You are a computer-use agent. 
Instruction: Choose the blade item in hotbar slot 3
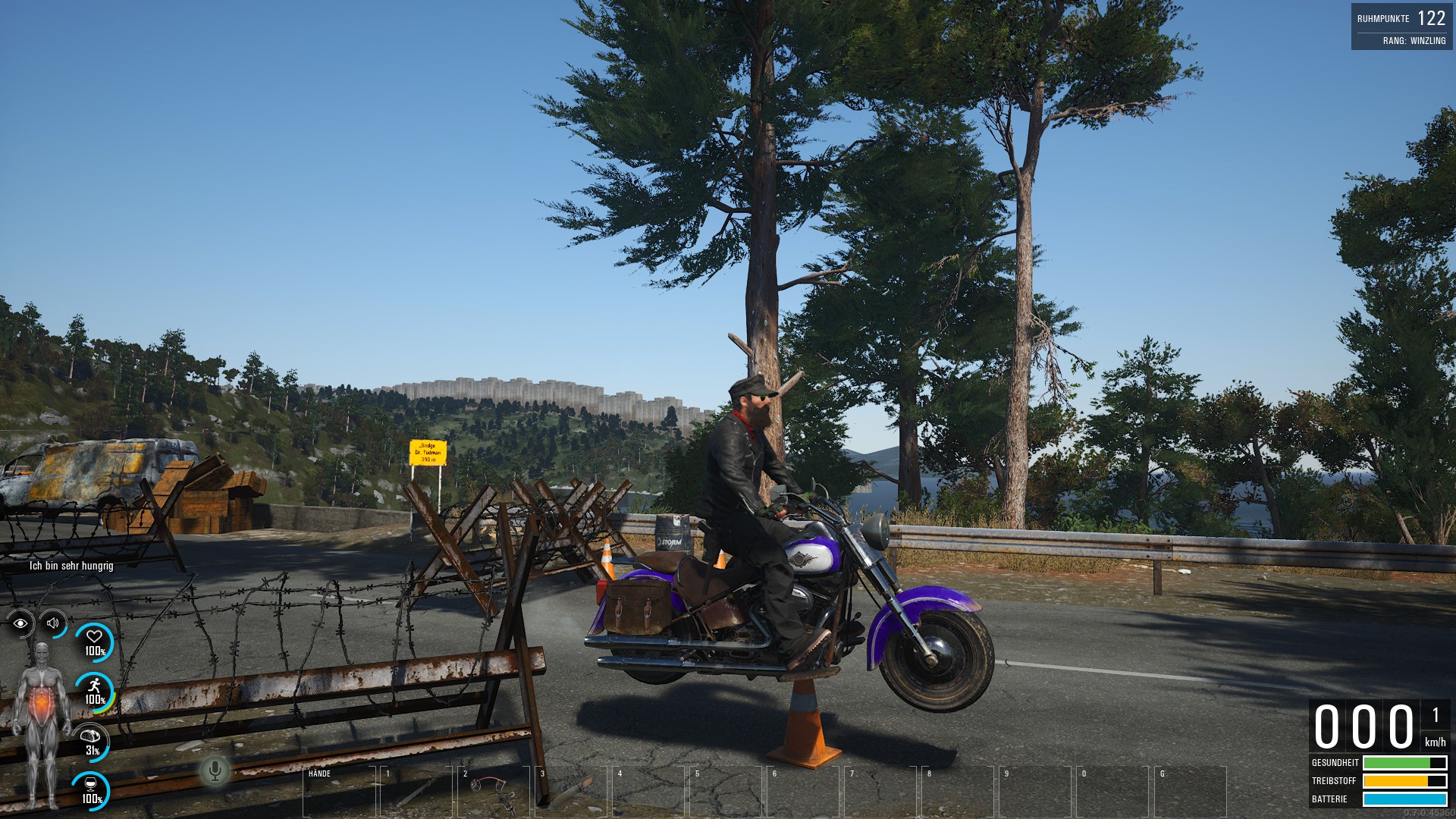click(x=571, y=791)
